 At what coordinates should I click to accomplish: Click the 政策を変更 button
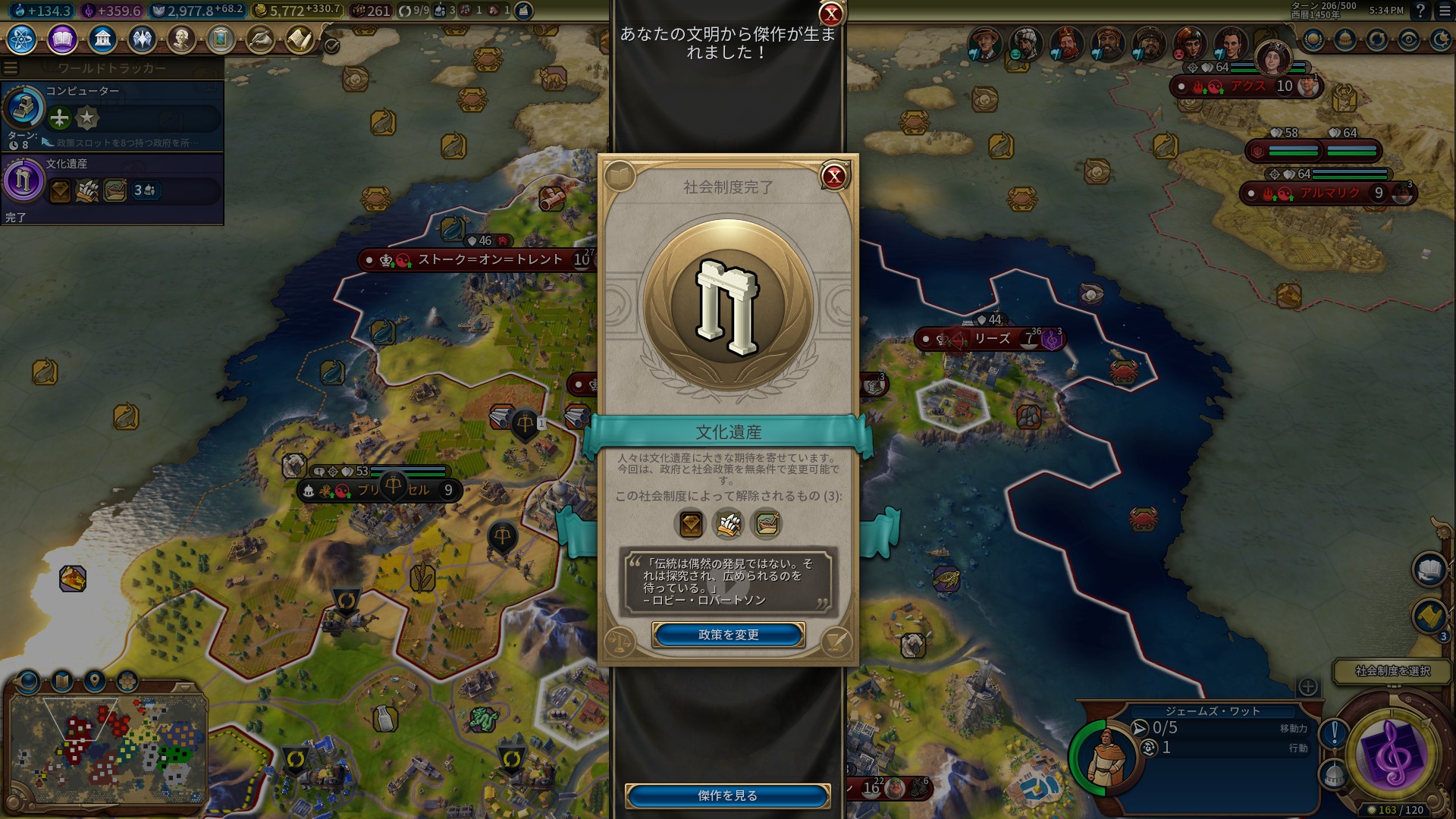728,635
